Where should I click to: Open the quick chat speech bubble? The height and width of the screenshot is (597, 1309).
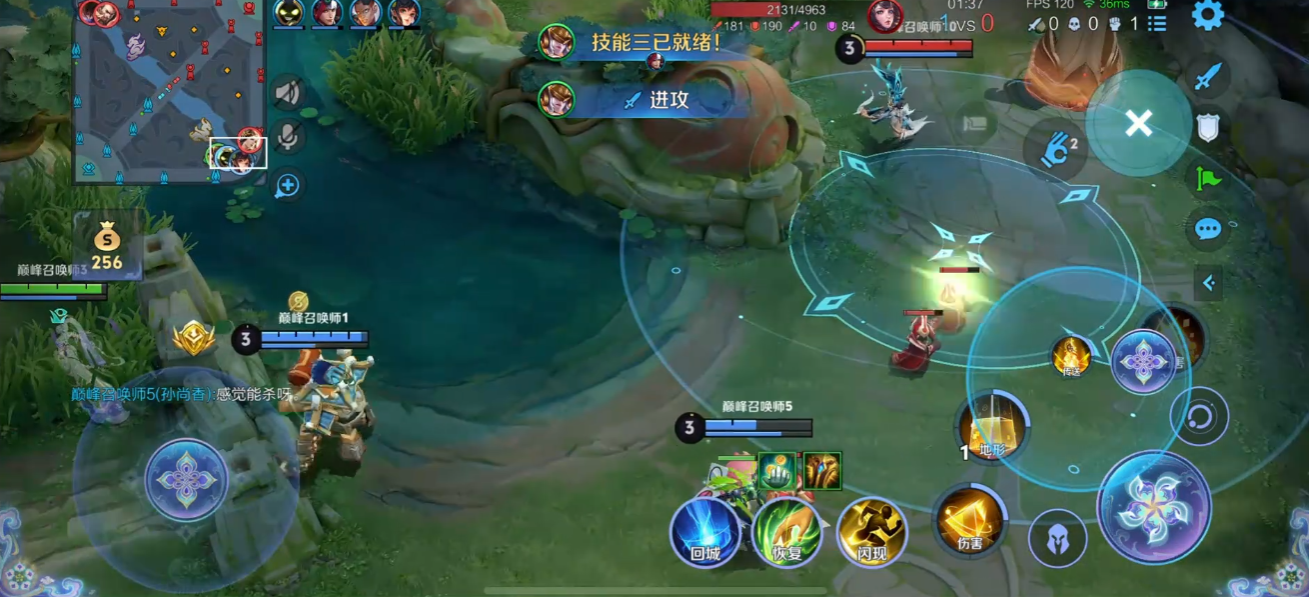point(1208,229)
